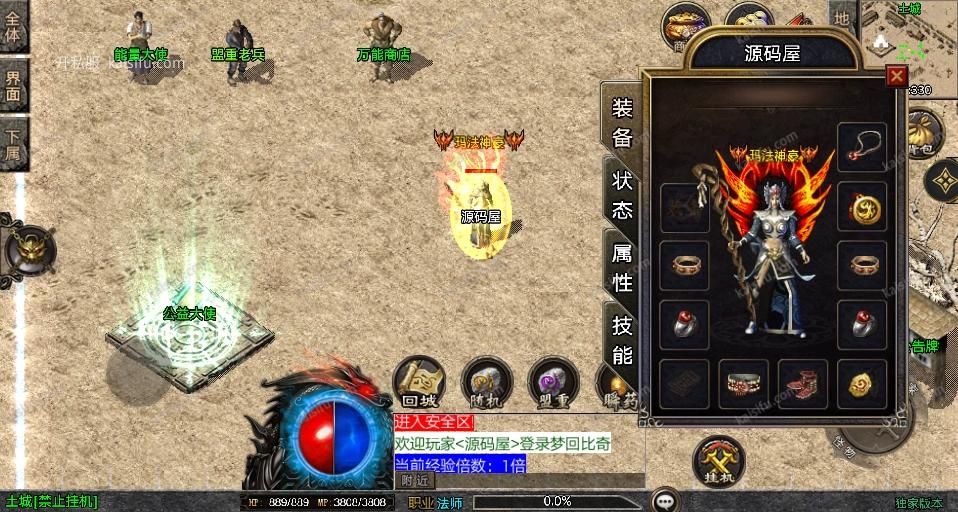958x512 pixels.
Task: Click the 全体 button on left edge
Action: coord(14,27)
